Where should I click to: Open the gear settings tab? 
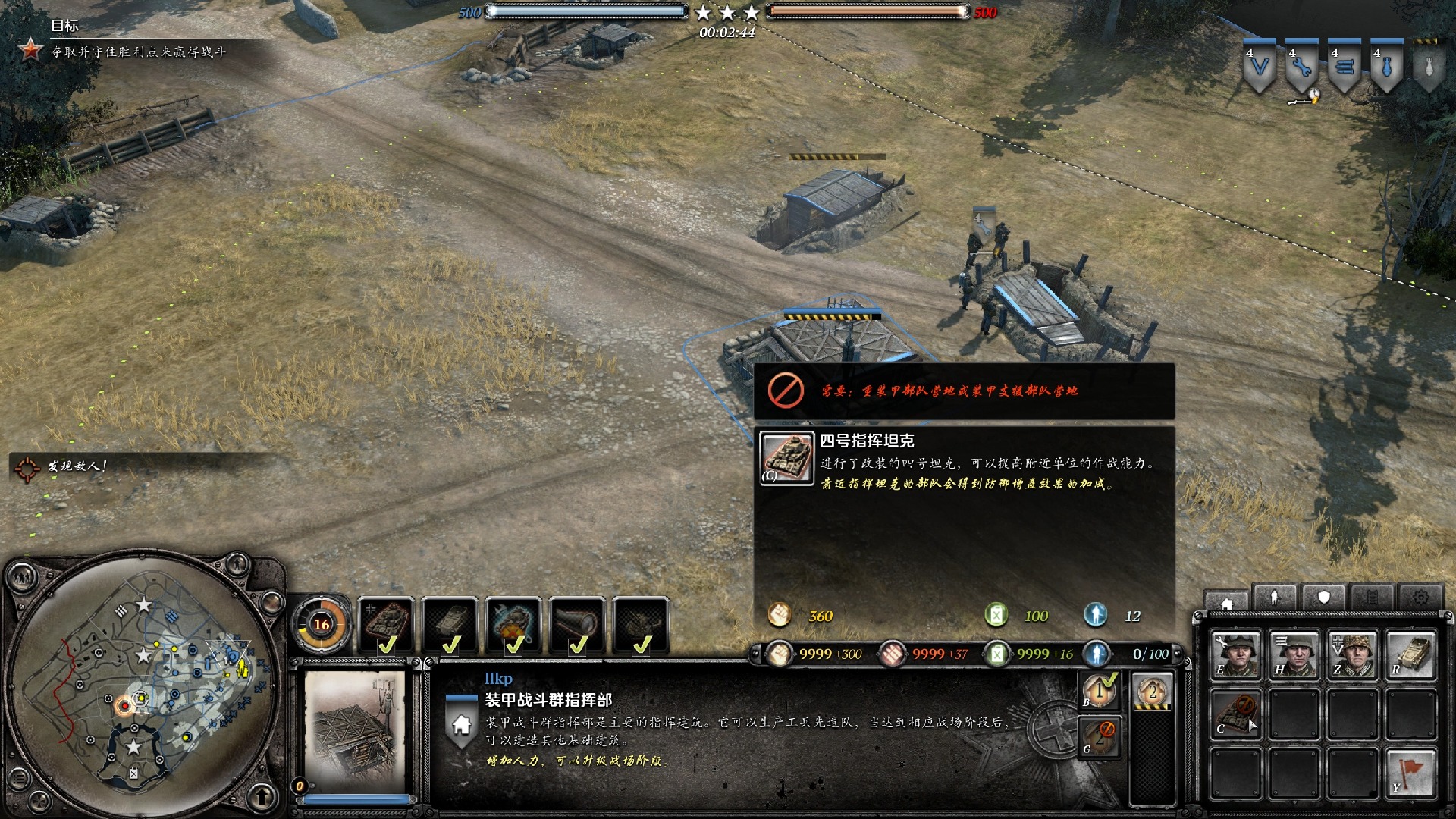[1420, 598]
